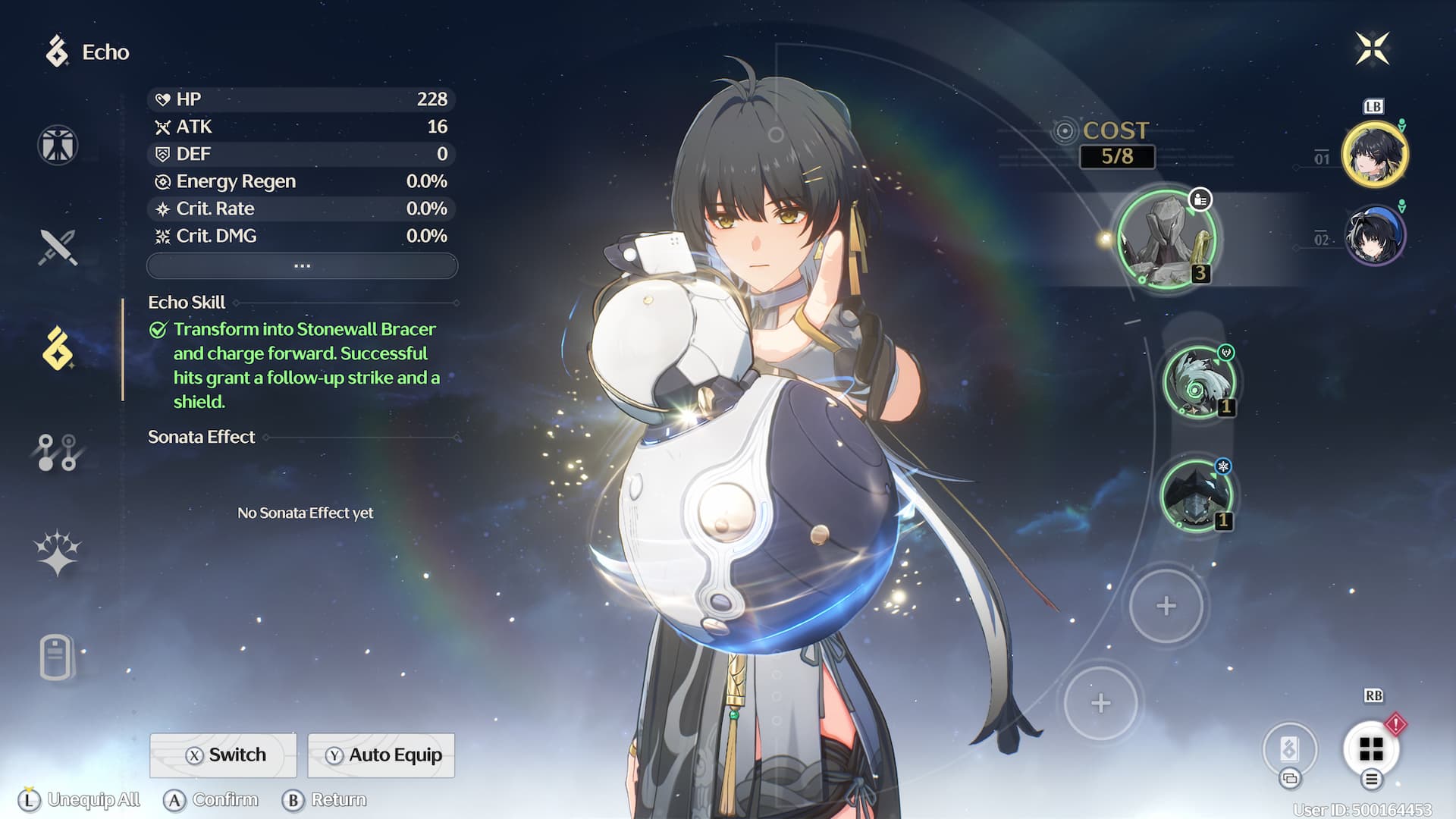The image size is (1456, 819).
Task: Select the green cost-1 echo with swirl creature
Action: [1199, 382]
